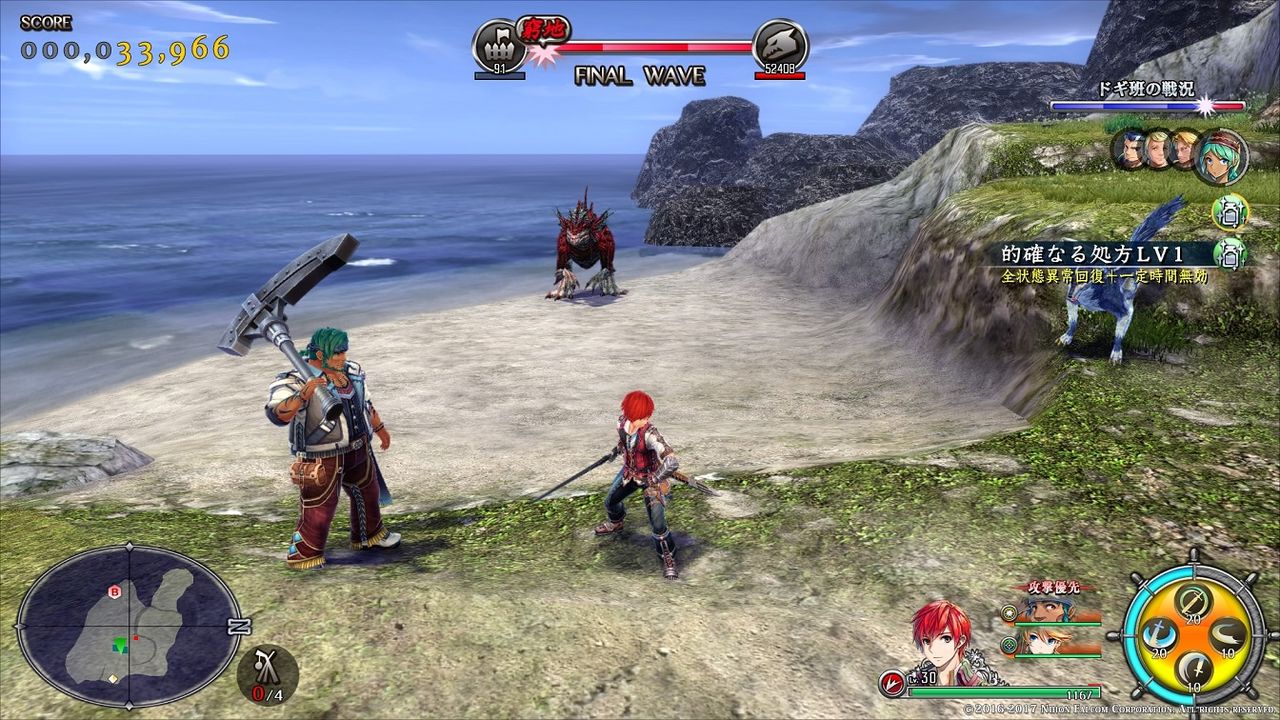
Task: Select the large teal-haired girl support portrait
Action: pos(1221,156)
